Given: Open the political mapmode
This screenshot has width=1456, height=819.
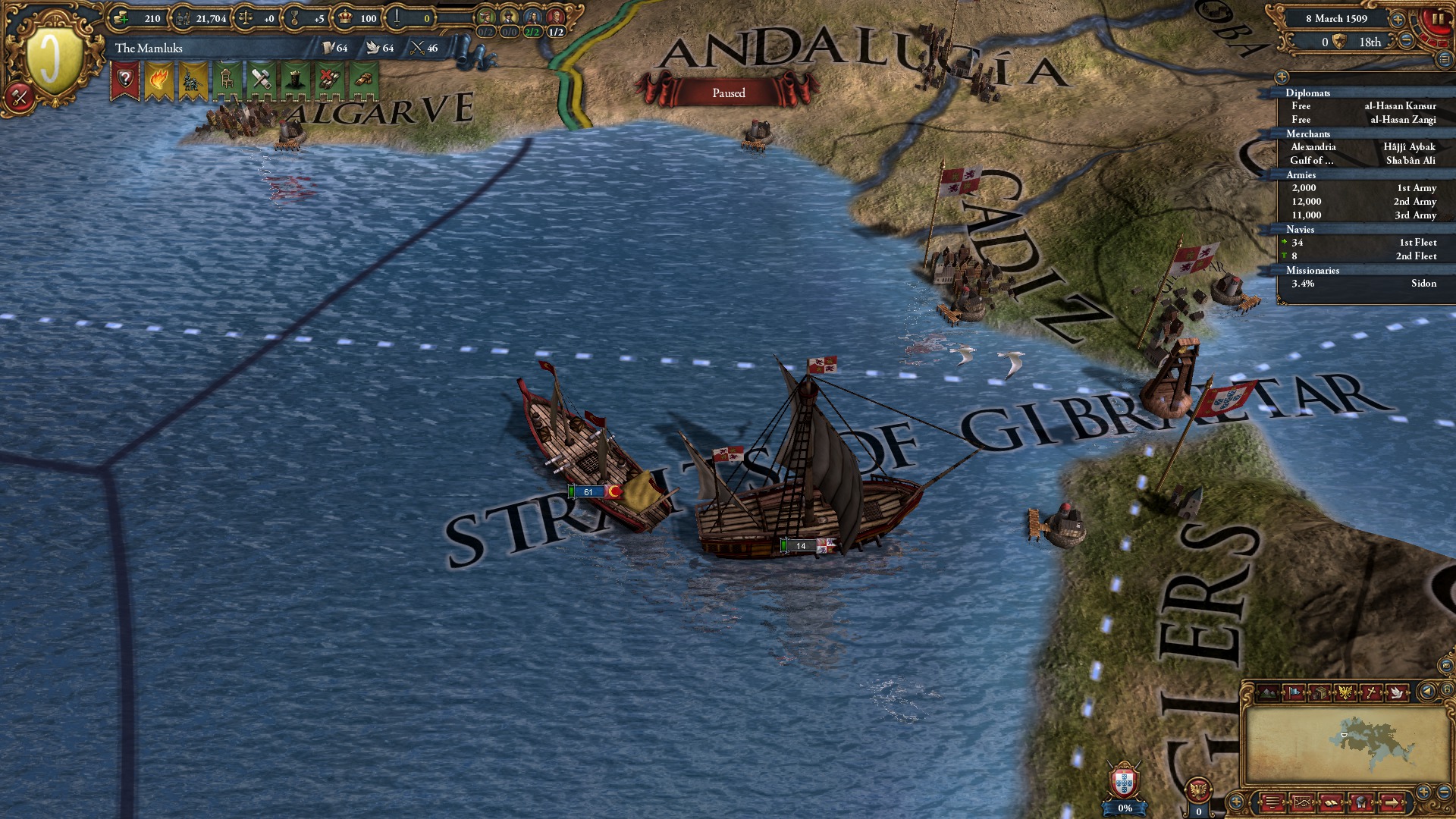Looking at the screenshot, I should click(1294, 692).
